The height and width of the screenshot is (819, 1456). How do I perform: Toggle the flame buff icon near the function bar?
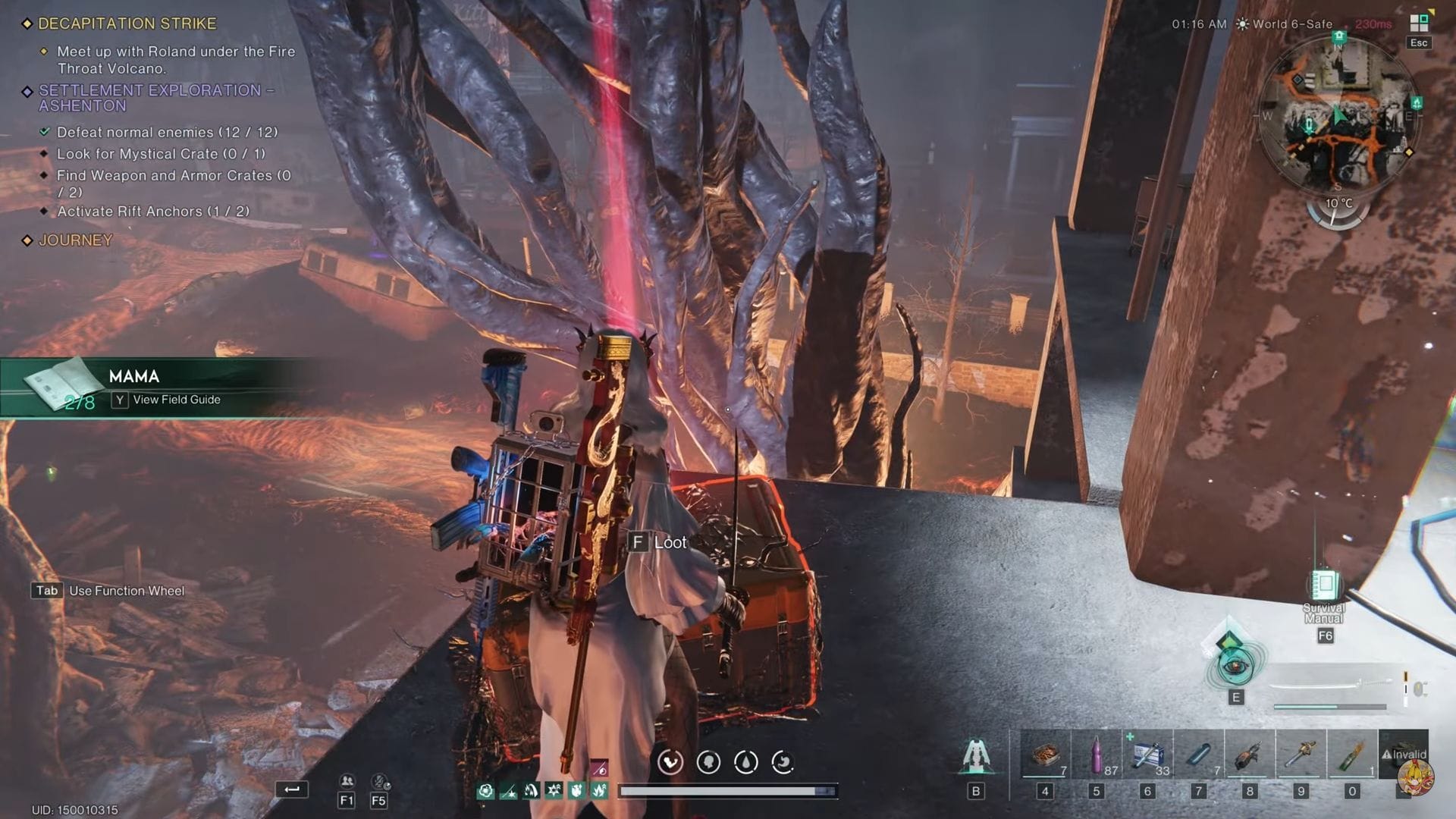(x=529, y=791)
